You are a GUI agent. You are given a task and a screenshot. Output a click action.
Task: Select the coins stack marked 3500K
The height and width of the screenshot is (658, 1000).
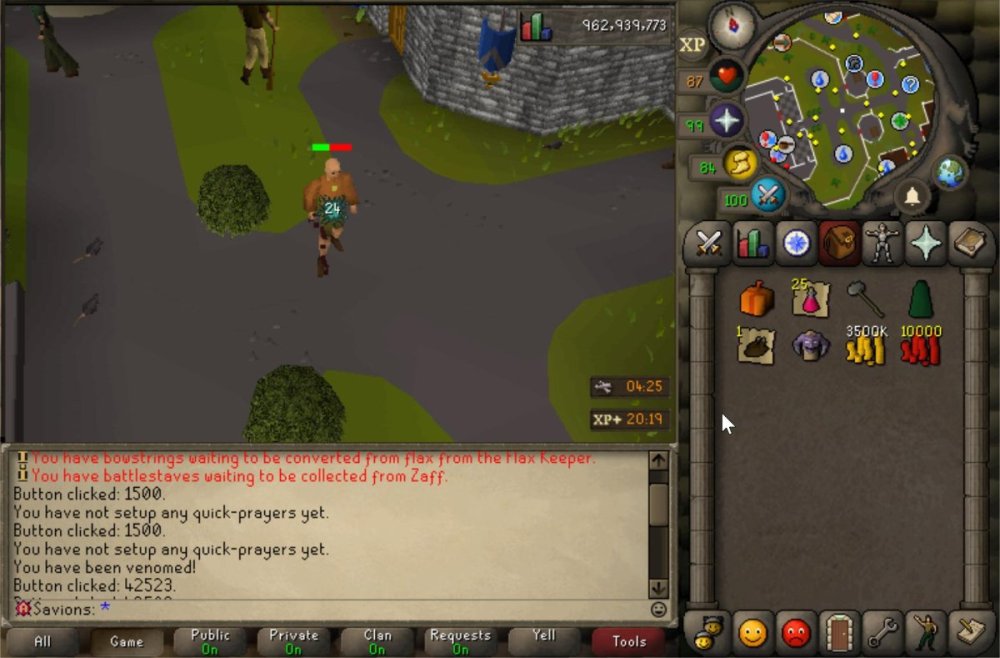(865, 346)
